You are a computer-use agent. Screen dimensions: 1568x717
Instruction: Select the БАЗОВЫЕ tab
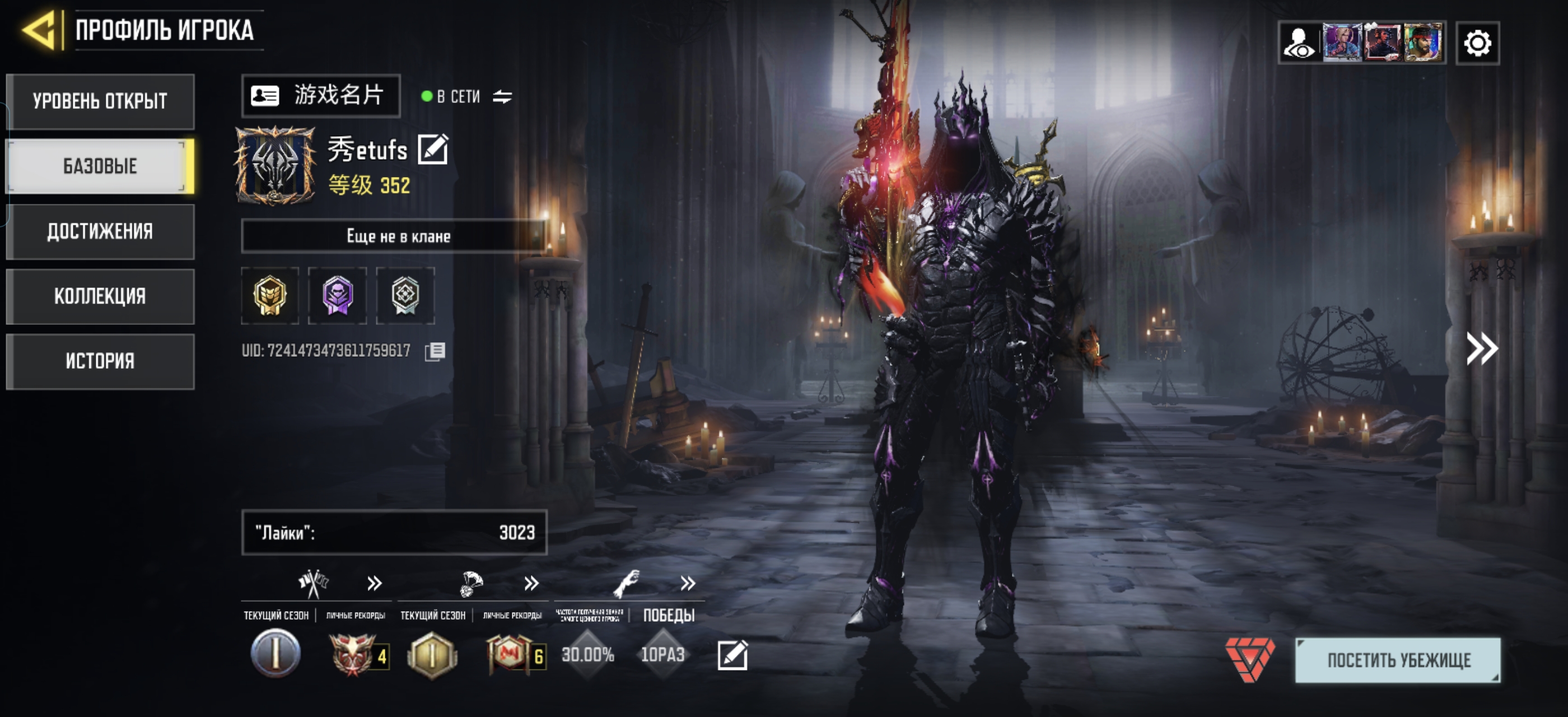point(100,166)
